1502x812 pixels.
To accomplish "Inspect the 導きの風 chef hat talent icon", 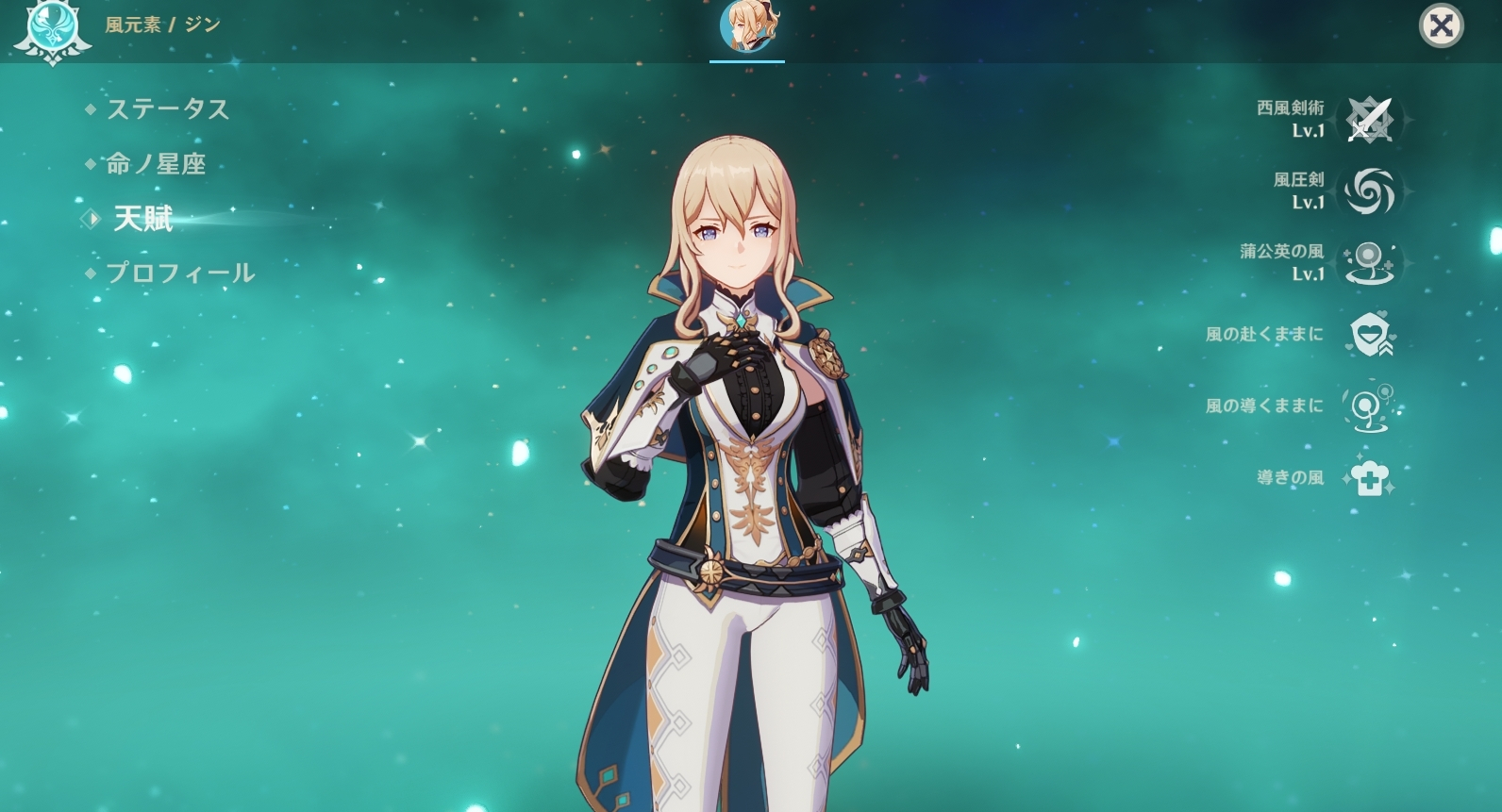I will pos(1369,478).
